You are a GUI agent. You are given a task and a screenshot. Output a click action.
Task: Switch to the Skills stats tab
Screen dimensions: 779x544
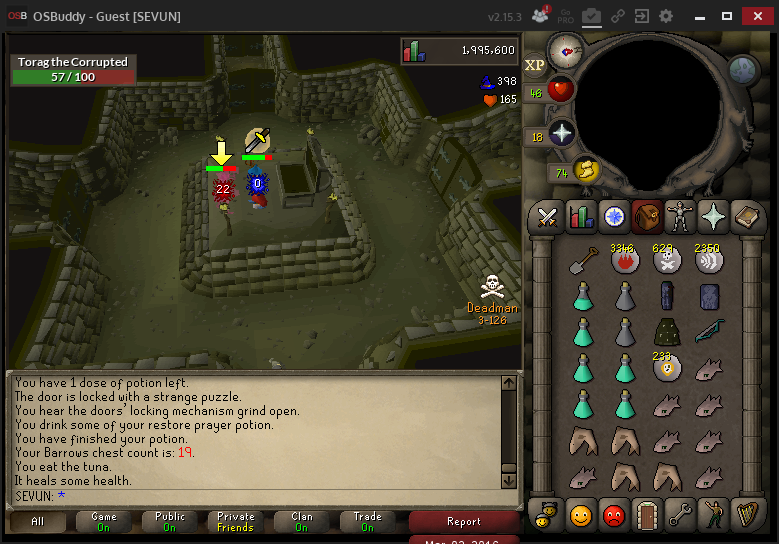click(581, 216)
